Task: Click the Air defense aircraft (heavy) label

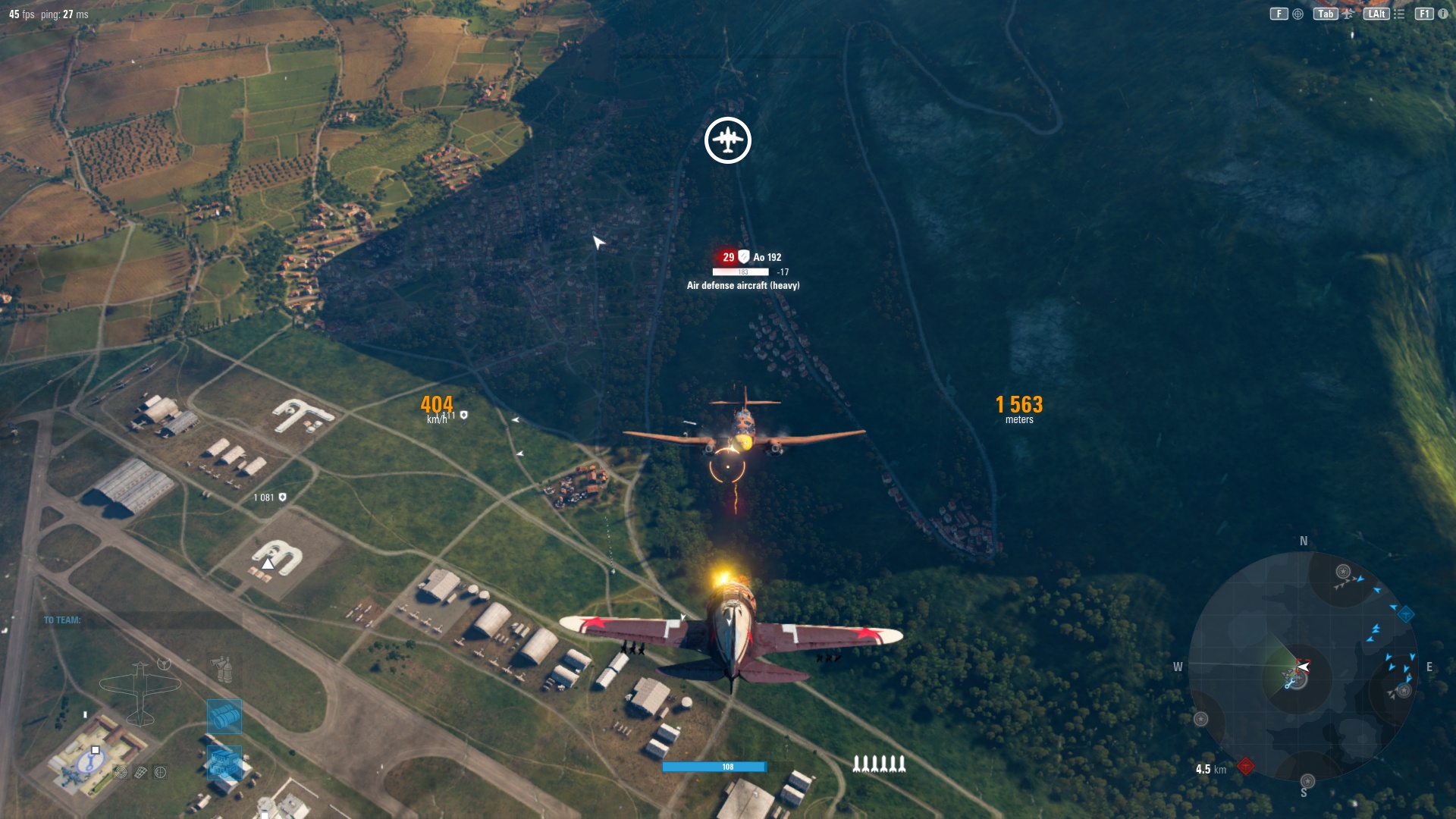Action: point(743,287)
